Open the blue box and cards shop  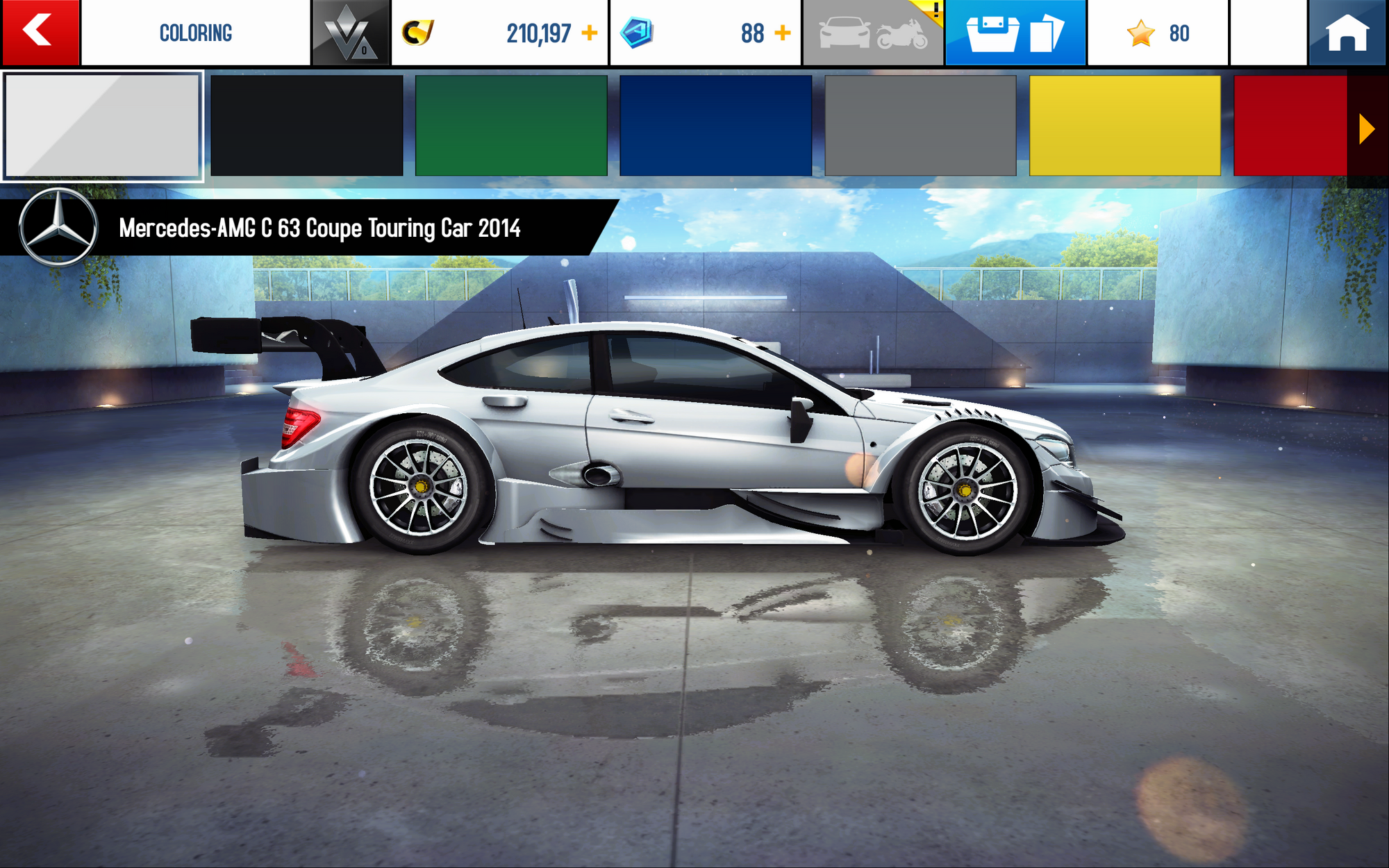coord(1015,33)
